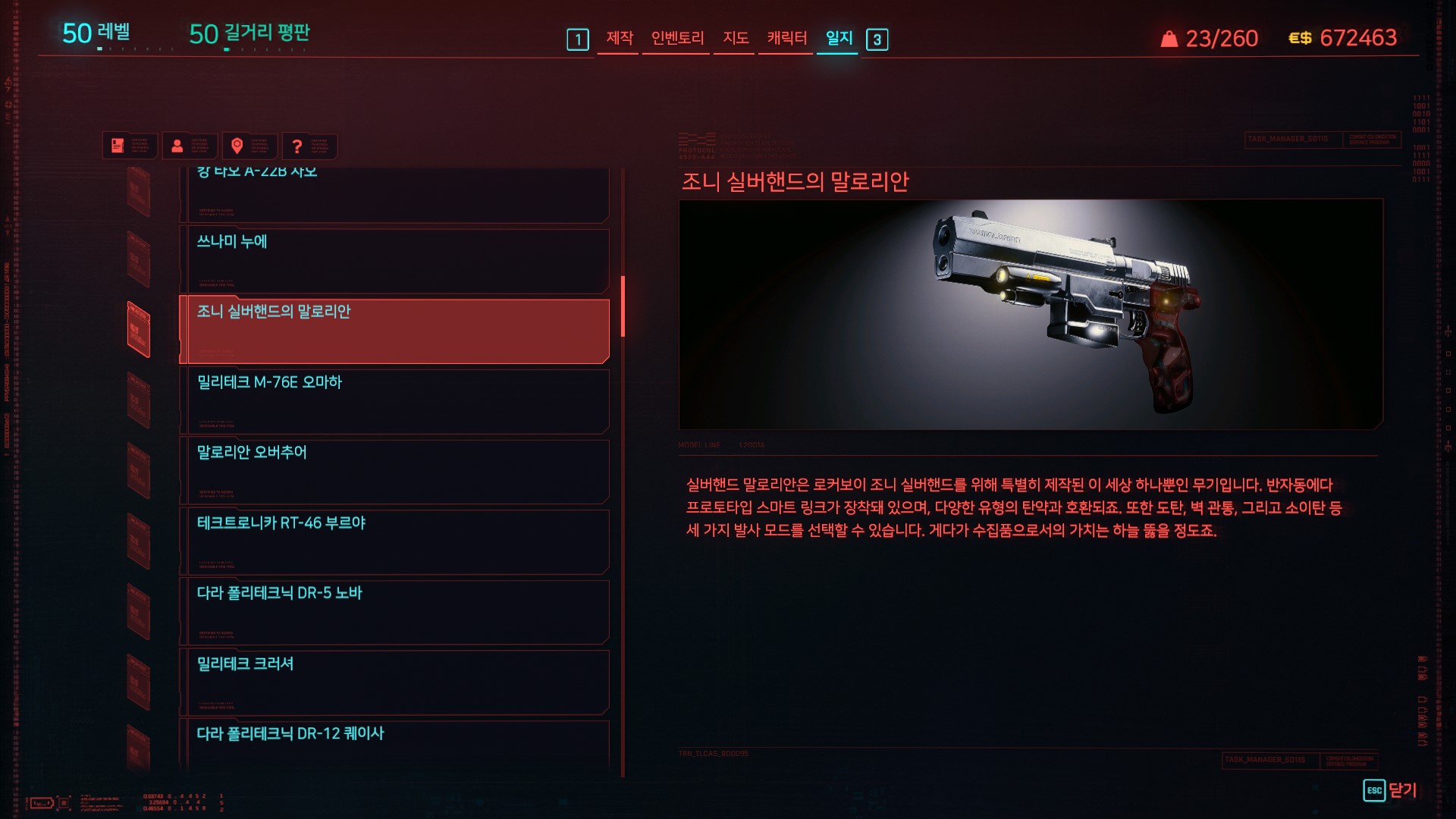Open the 지도 map tab
Screen dimensions: 1456x819
click(x=736, y=38)
